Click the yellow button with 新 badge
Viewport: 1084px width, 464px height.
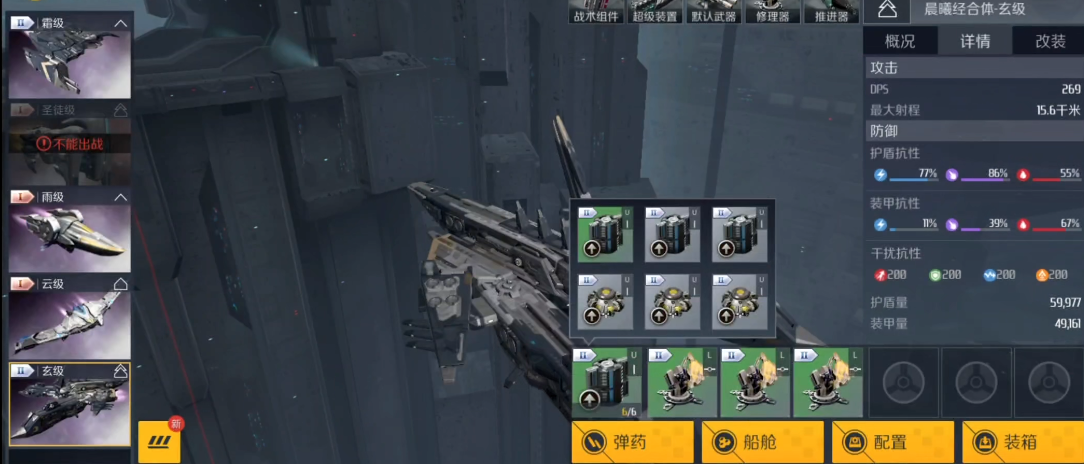[159, 441]
